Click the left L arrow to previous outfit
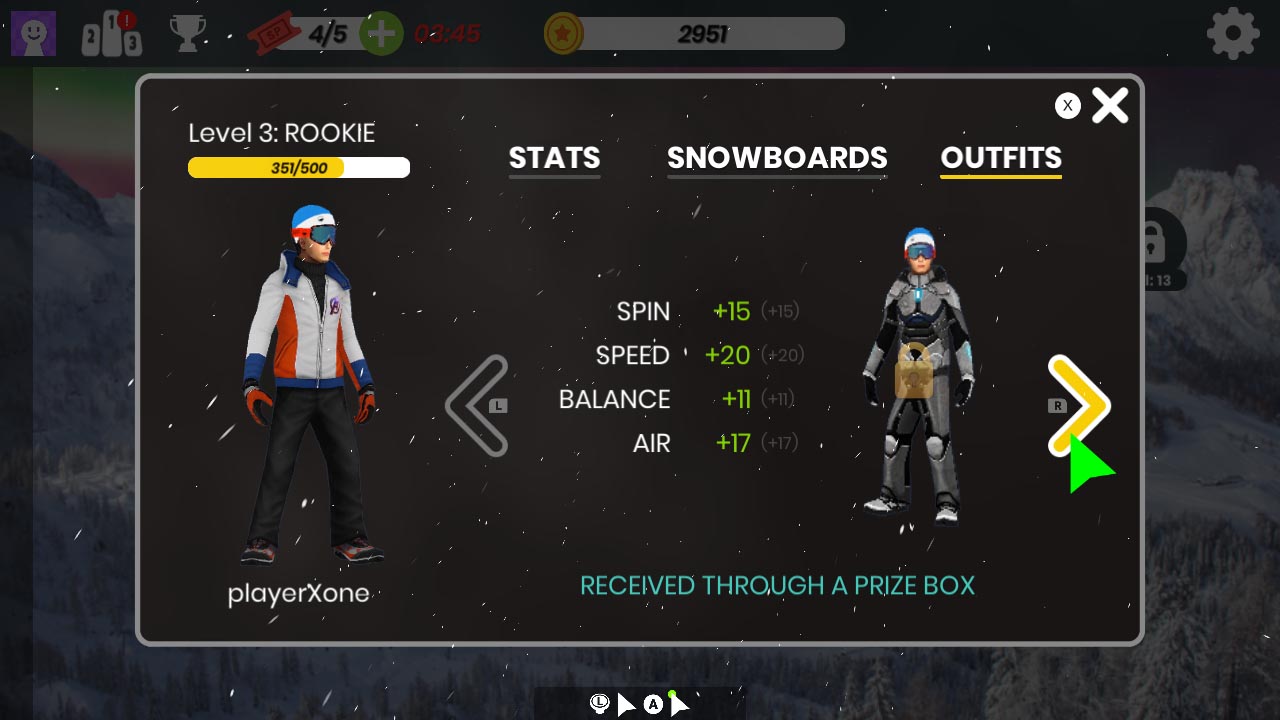 [x=477, y=405]
